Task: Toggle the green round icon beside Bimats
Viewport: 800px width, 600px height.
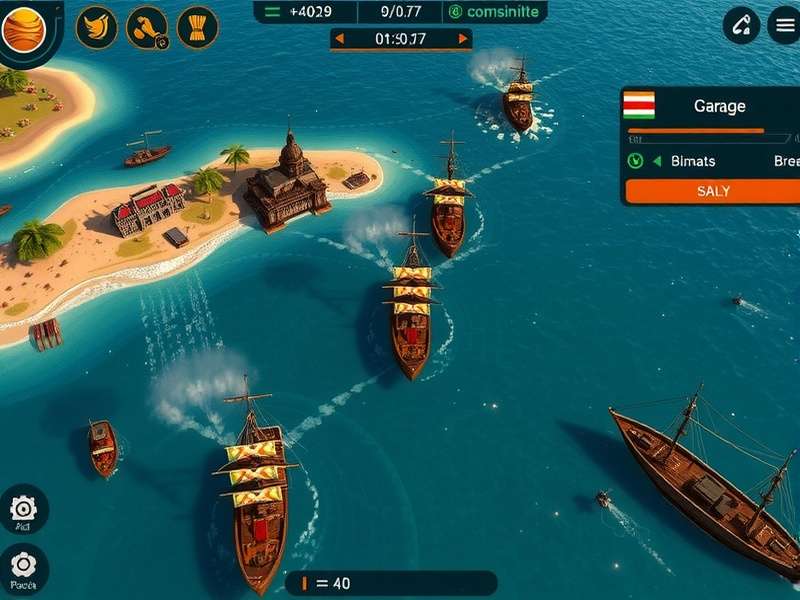Action: pyautogui.click(x=635, y=161)
